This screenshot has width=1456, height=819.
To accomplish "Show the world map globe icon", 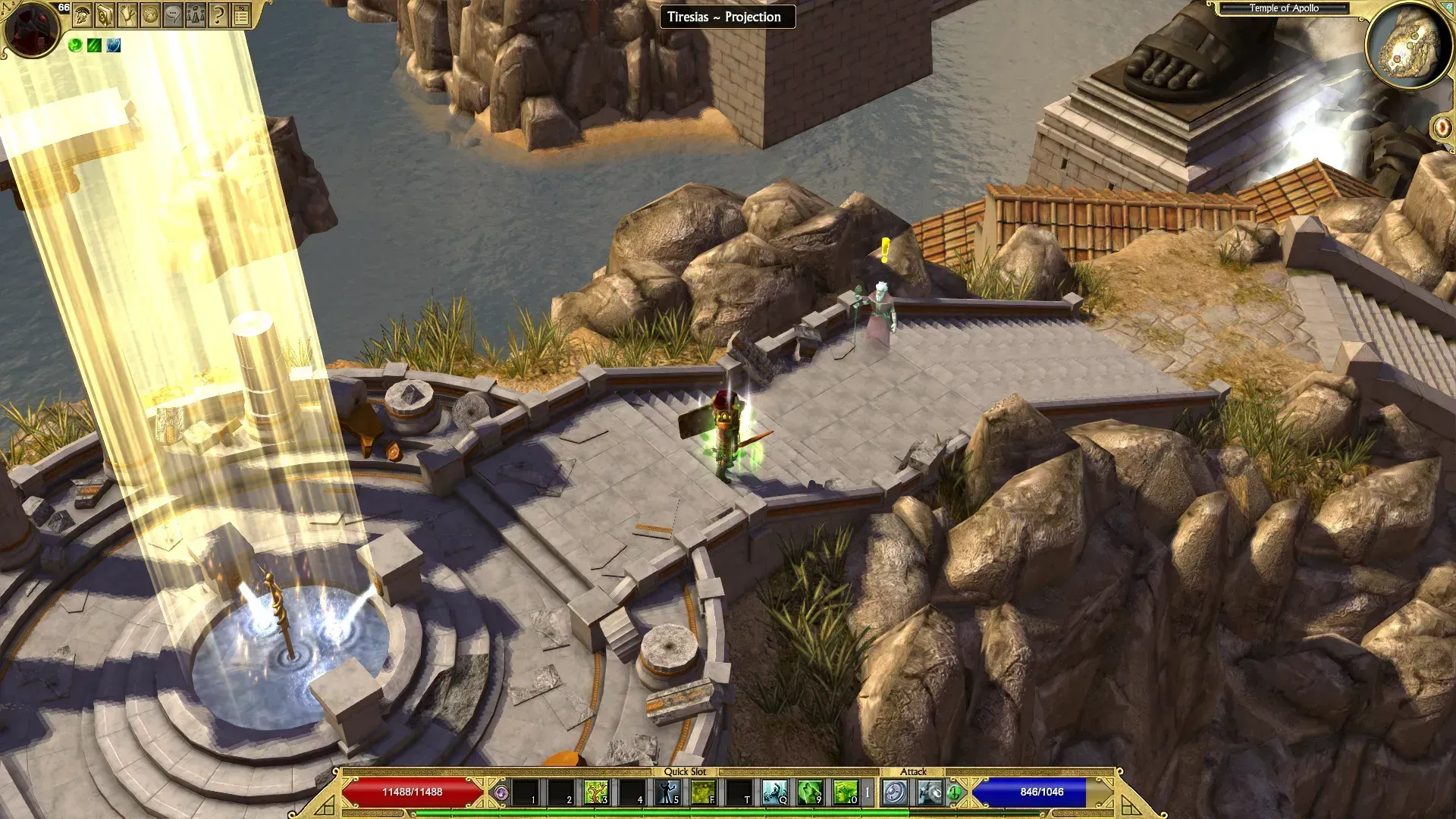I will 151,15.
